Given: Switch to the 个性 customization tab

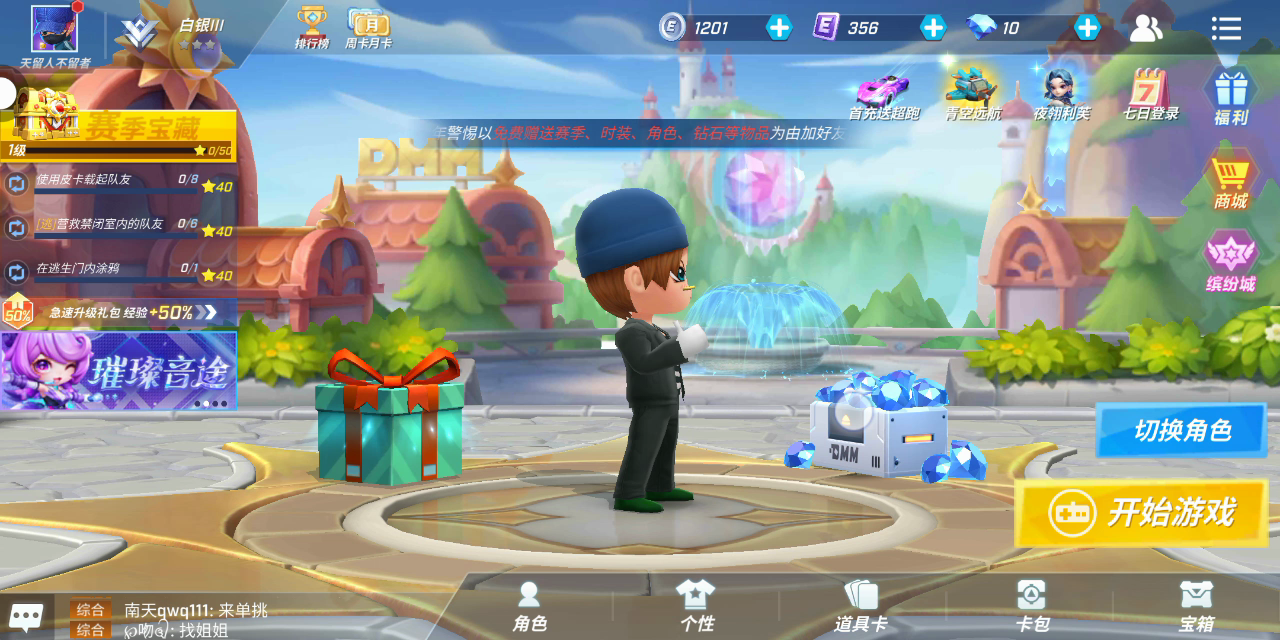Looking at the screenshot, I should [696, 606].
